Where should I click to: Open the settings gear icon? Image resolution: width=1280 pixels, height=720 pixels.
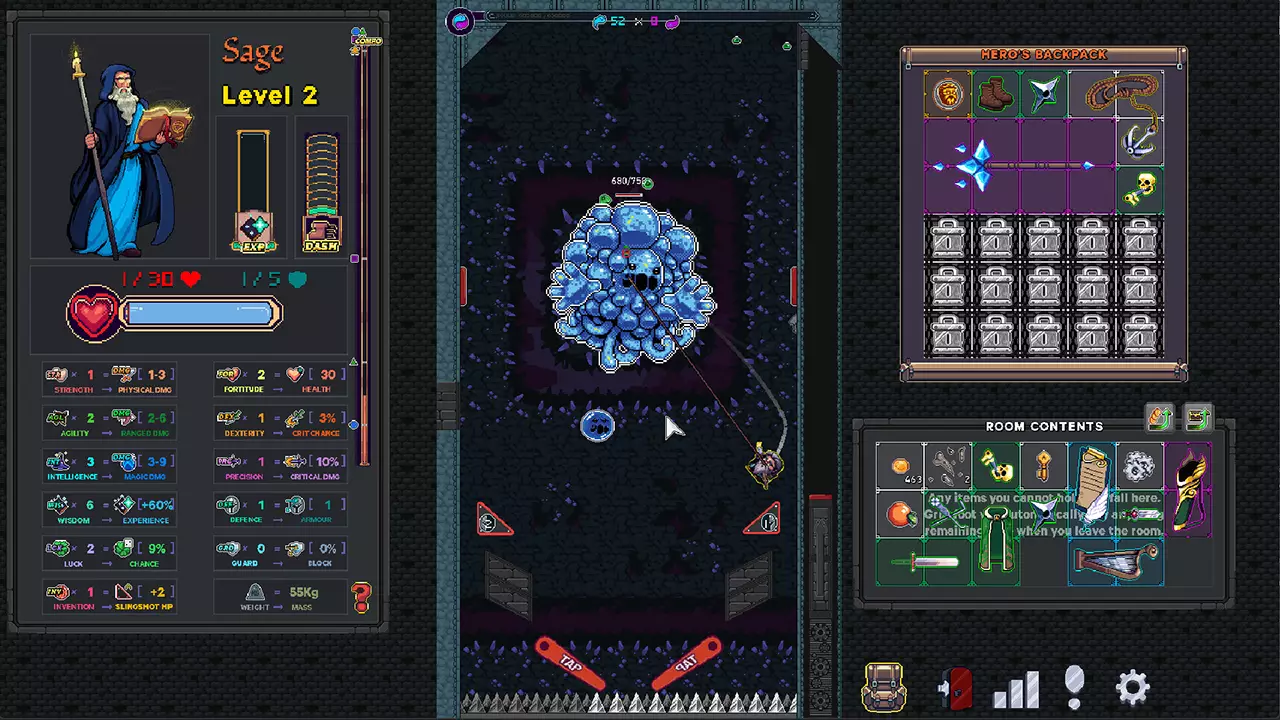(x=1133, y=686)
